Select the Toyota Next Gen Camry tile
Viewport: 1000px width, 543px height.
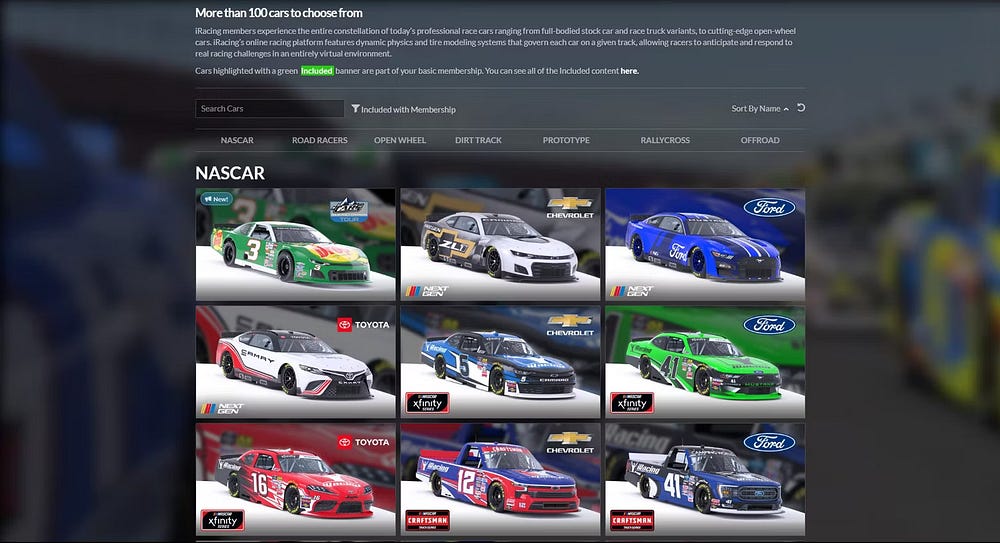tap(295, 362)
